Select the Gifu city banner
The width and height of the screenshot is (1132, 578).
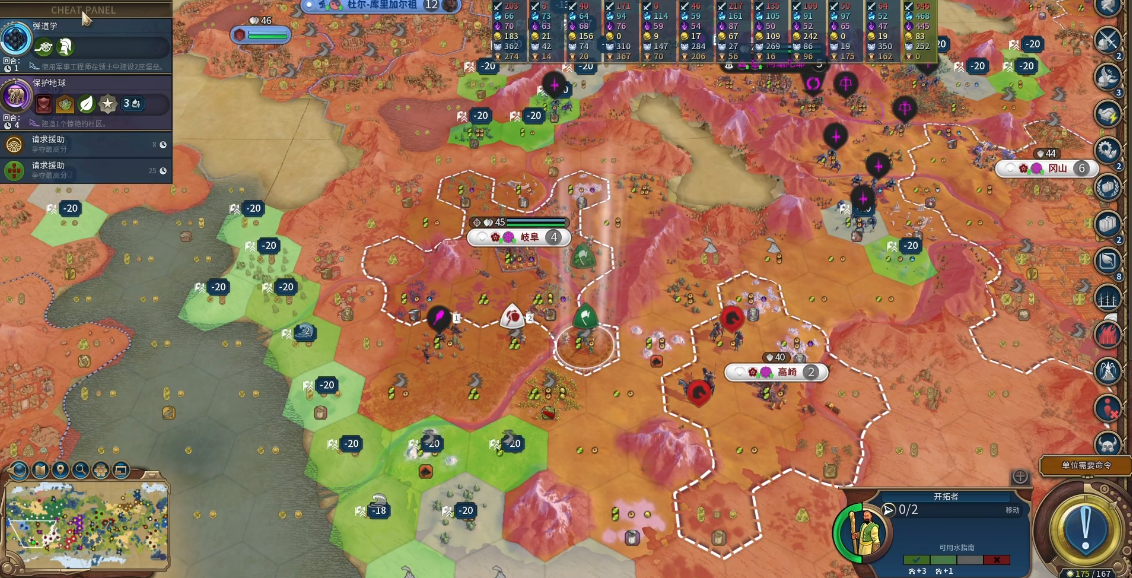[520, 237]
